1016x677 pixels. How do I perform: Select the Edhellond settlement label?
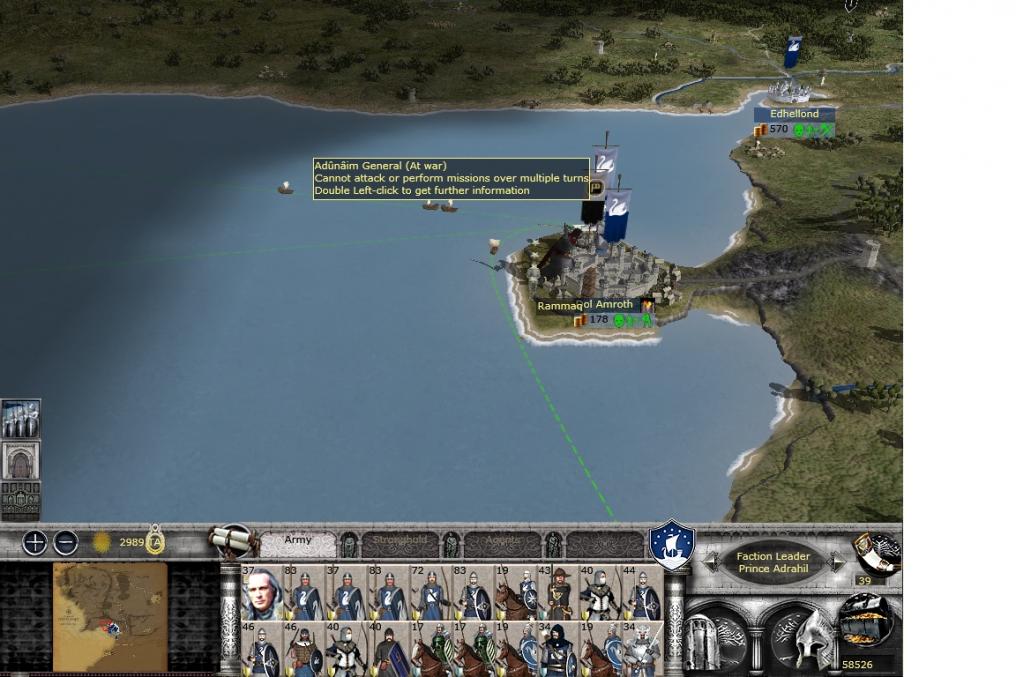click(x=794, y=115)
